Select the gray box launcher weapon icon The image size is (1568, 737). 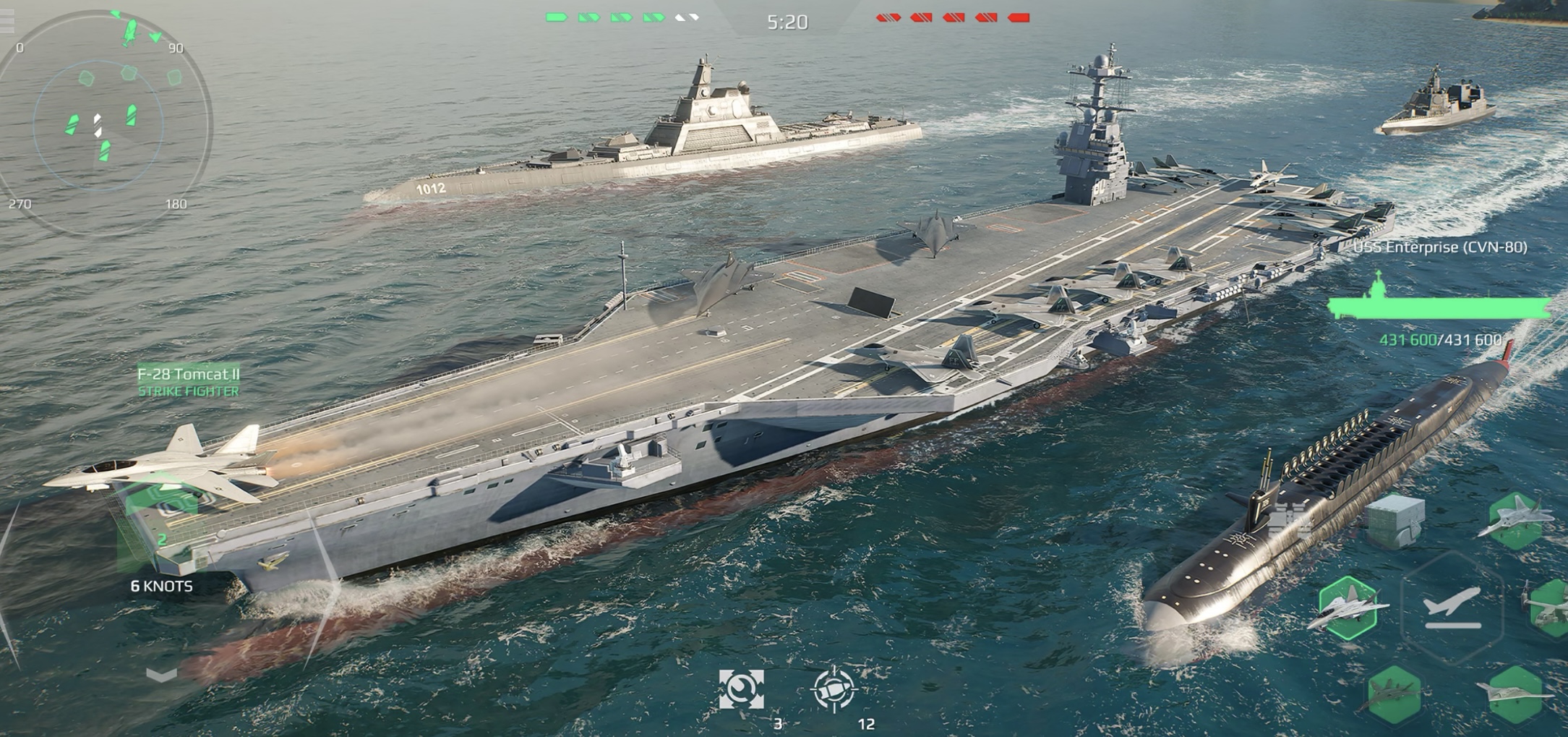click(x=1395, y=521)
